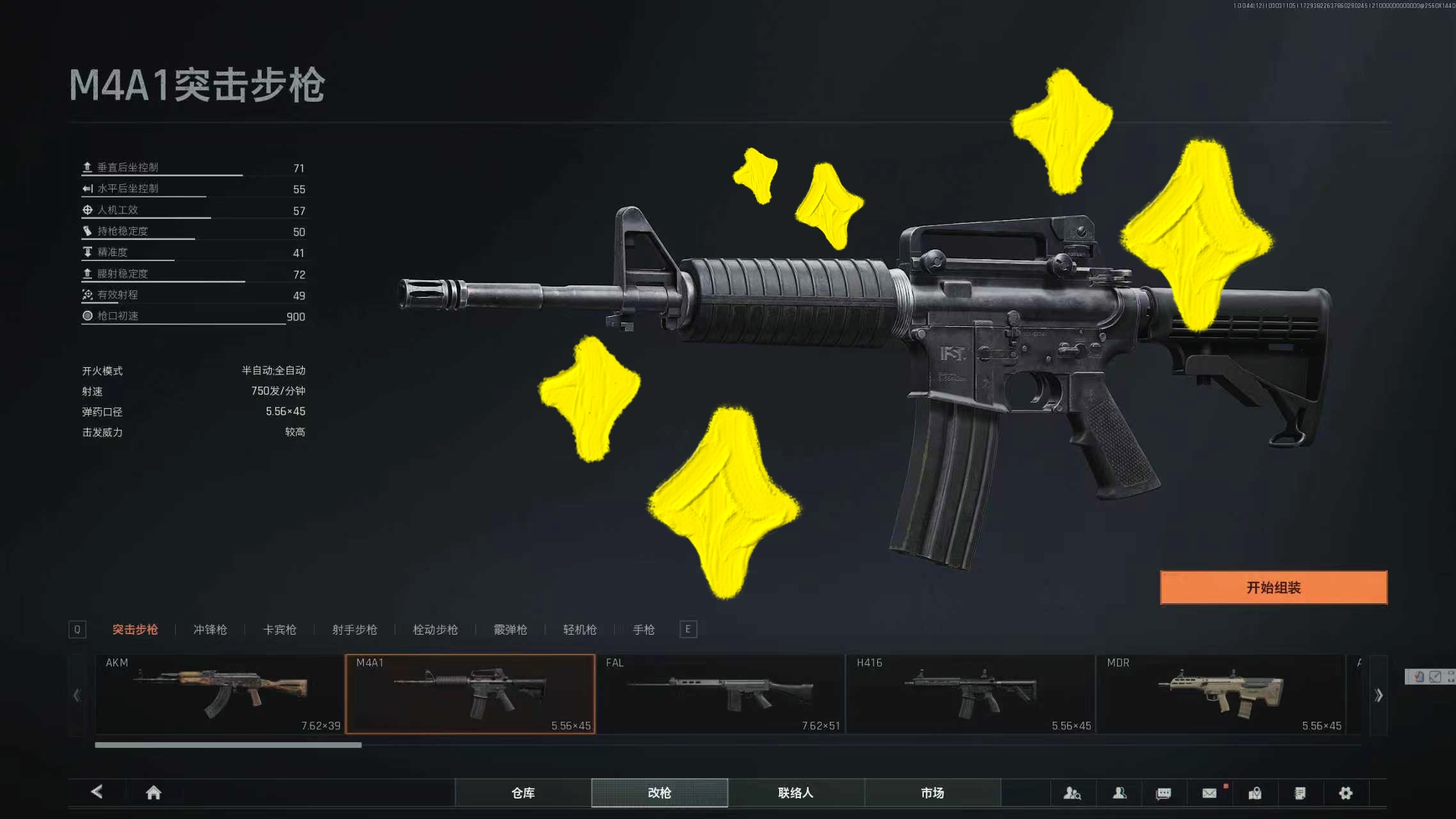This screenshot has height=819, width=1456.
Task: Open the 仓库 warehouse tab
Action: click(523, 793)
